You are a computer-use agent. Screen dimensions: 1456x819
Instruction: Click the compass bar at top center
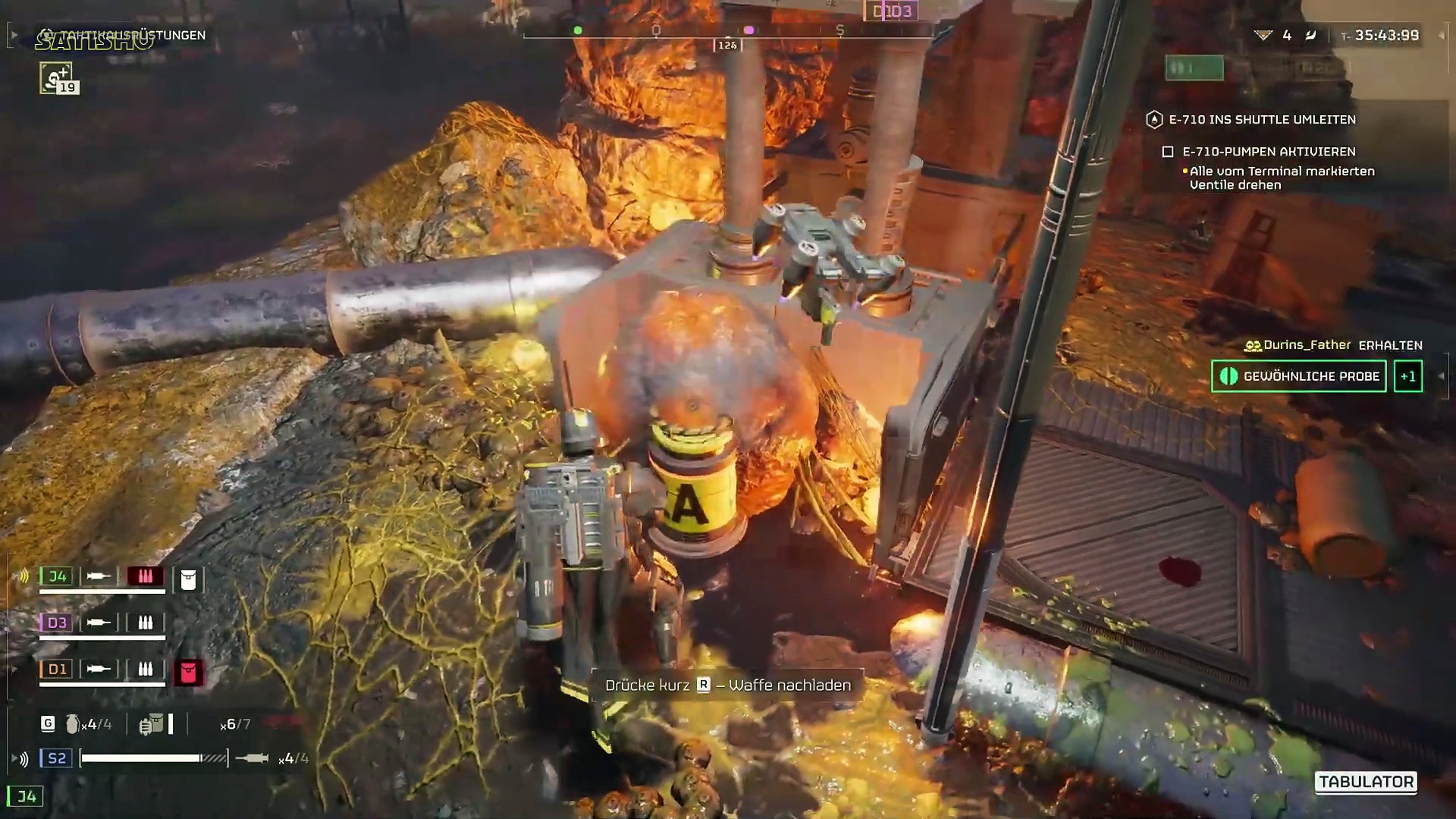(x=728, y=32)
